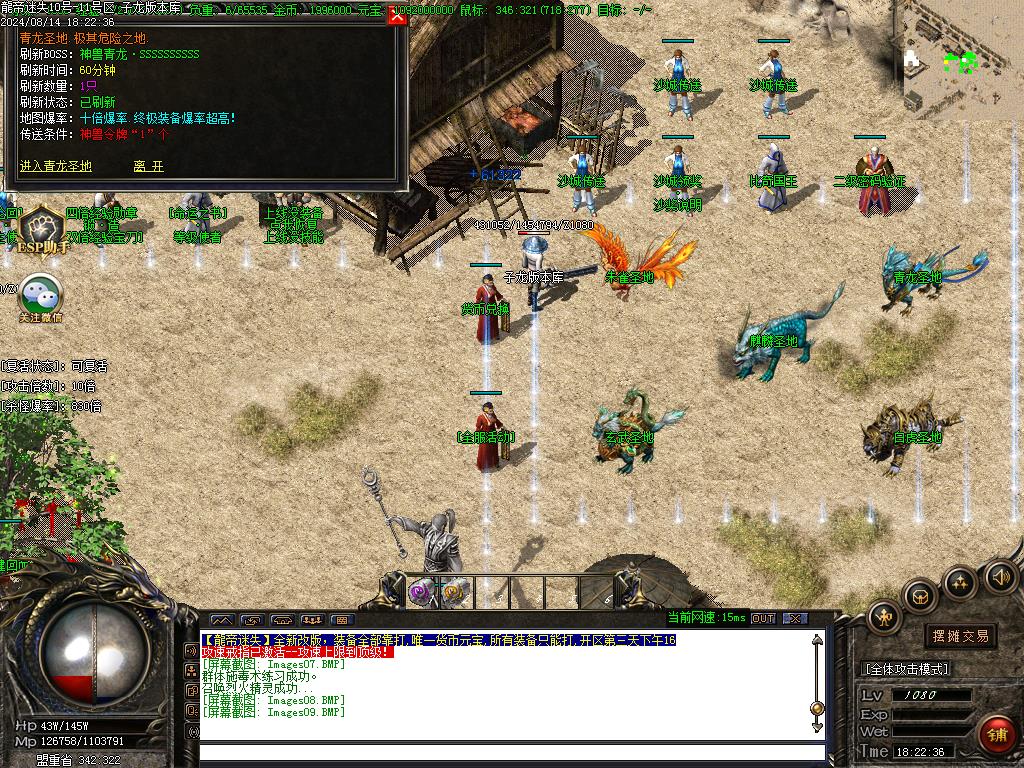This screenshot has height=768, width=1024.
Task: Open the minimap in the corner
Action: (x=958, y=60)
